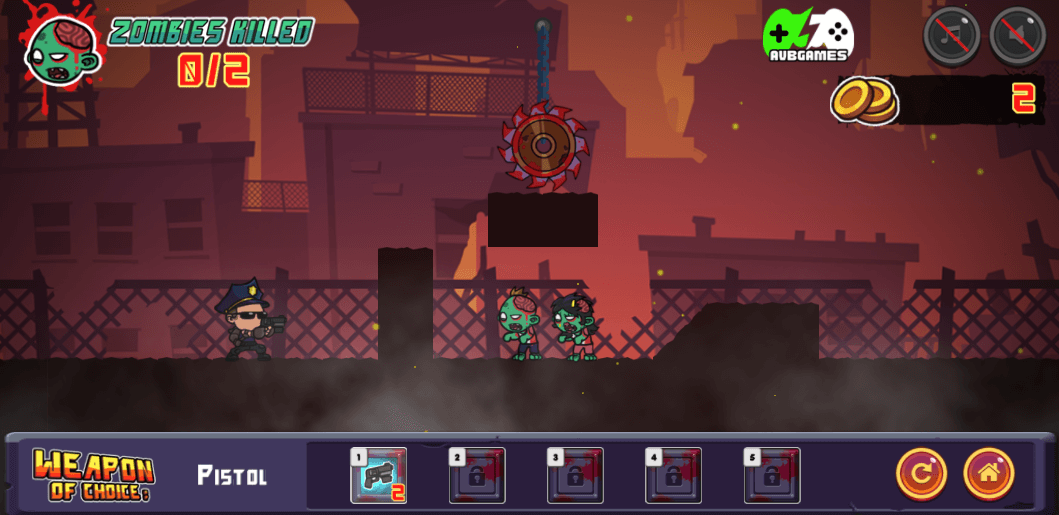Open the AVBGames logo link
This screenshot has width=1059, height=515.
pos(808,36)
